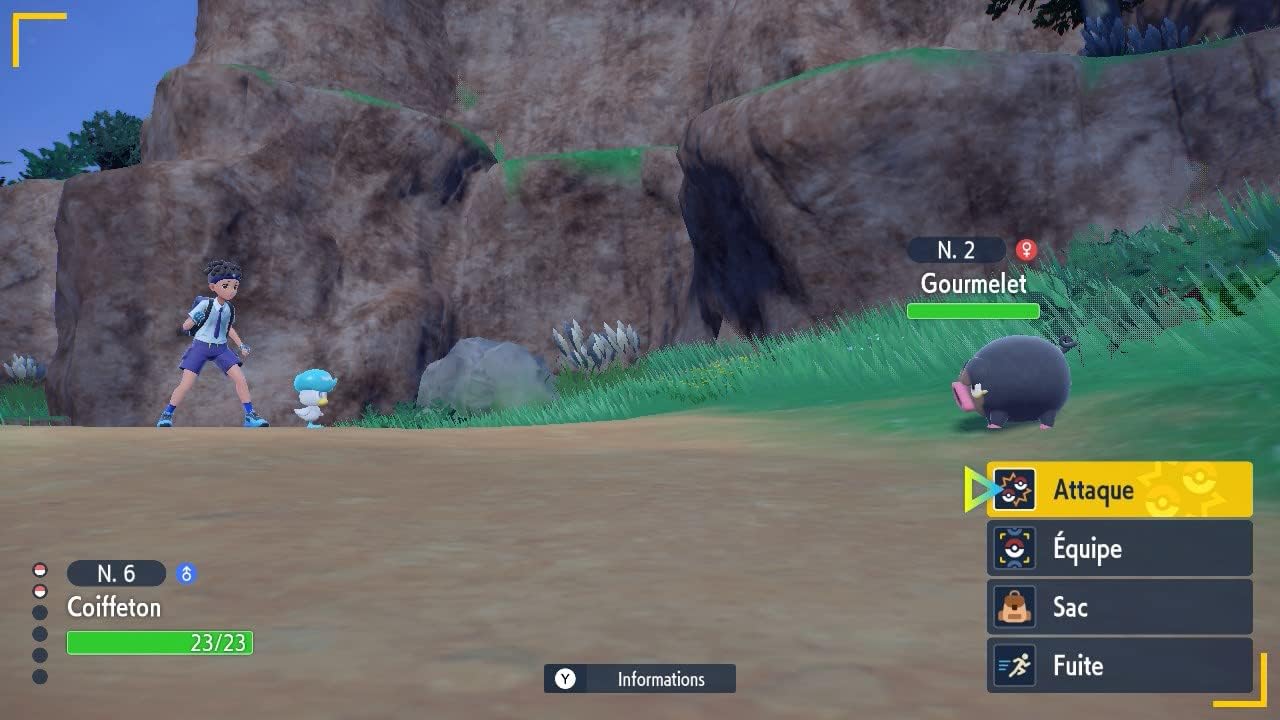Select the Sac menu entry

[1069, 607]
